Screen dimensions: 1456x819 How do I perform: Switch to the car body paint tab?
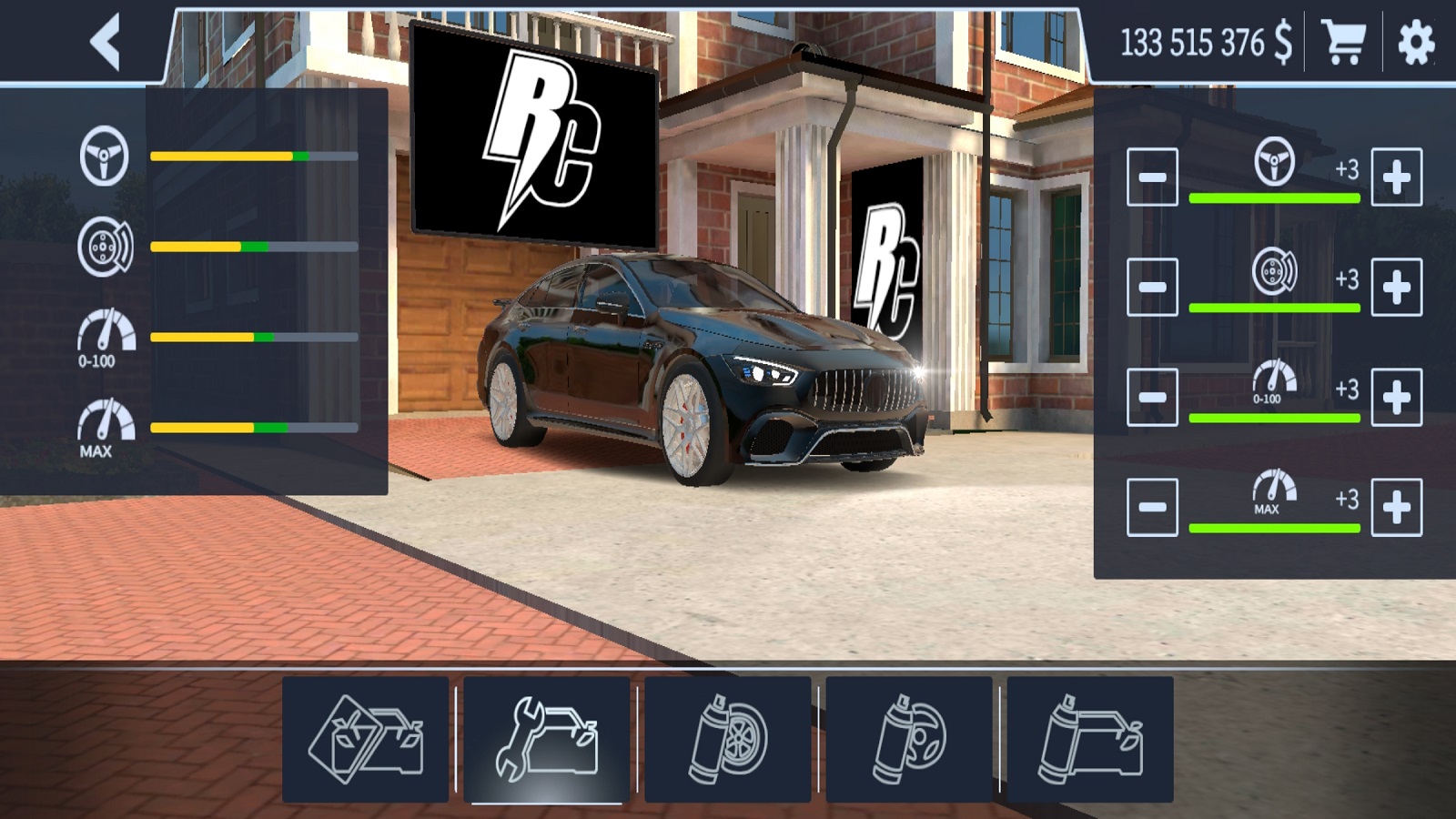coord(1089,739)
